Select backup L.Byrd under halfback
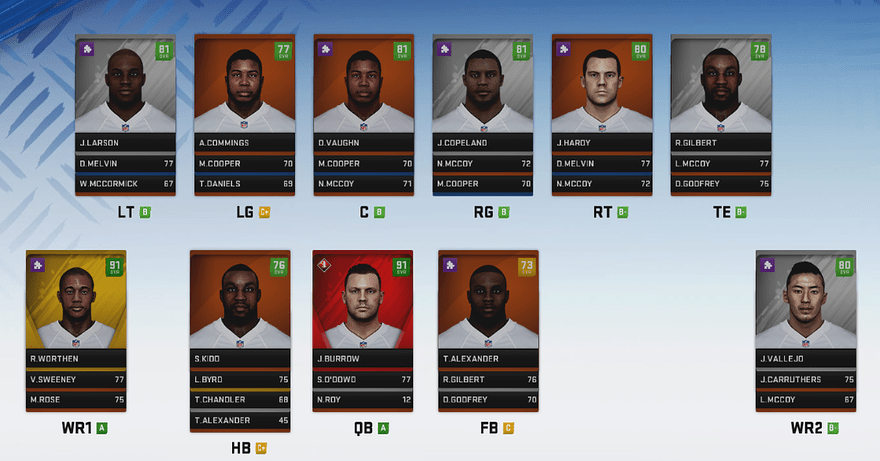 (x=239, y=380)
